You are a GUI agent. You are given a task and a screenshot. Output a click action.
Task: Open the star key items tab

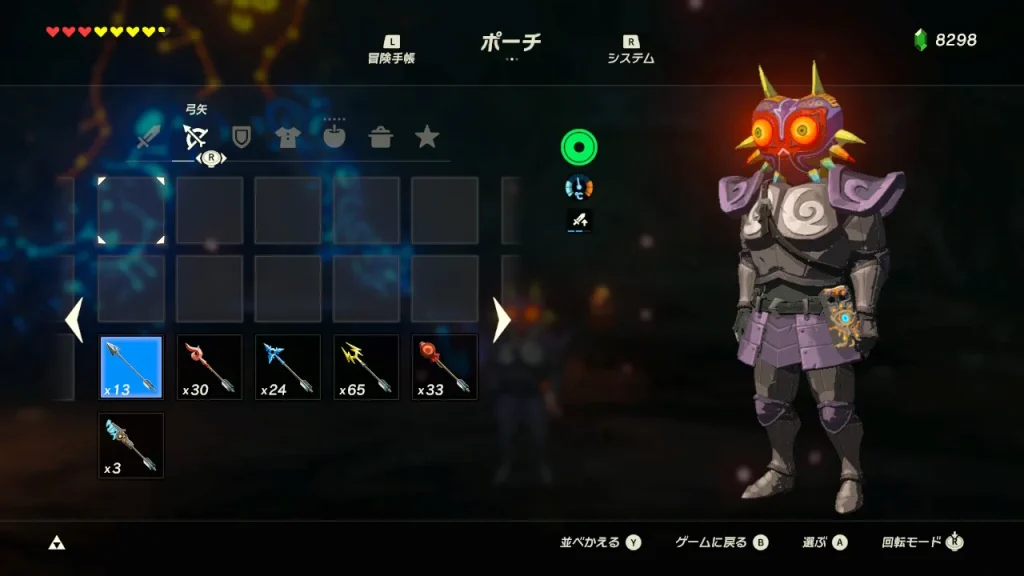pos(427,137)
